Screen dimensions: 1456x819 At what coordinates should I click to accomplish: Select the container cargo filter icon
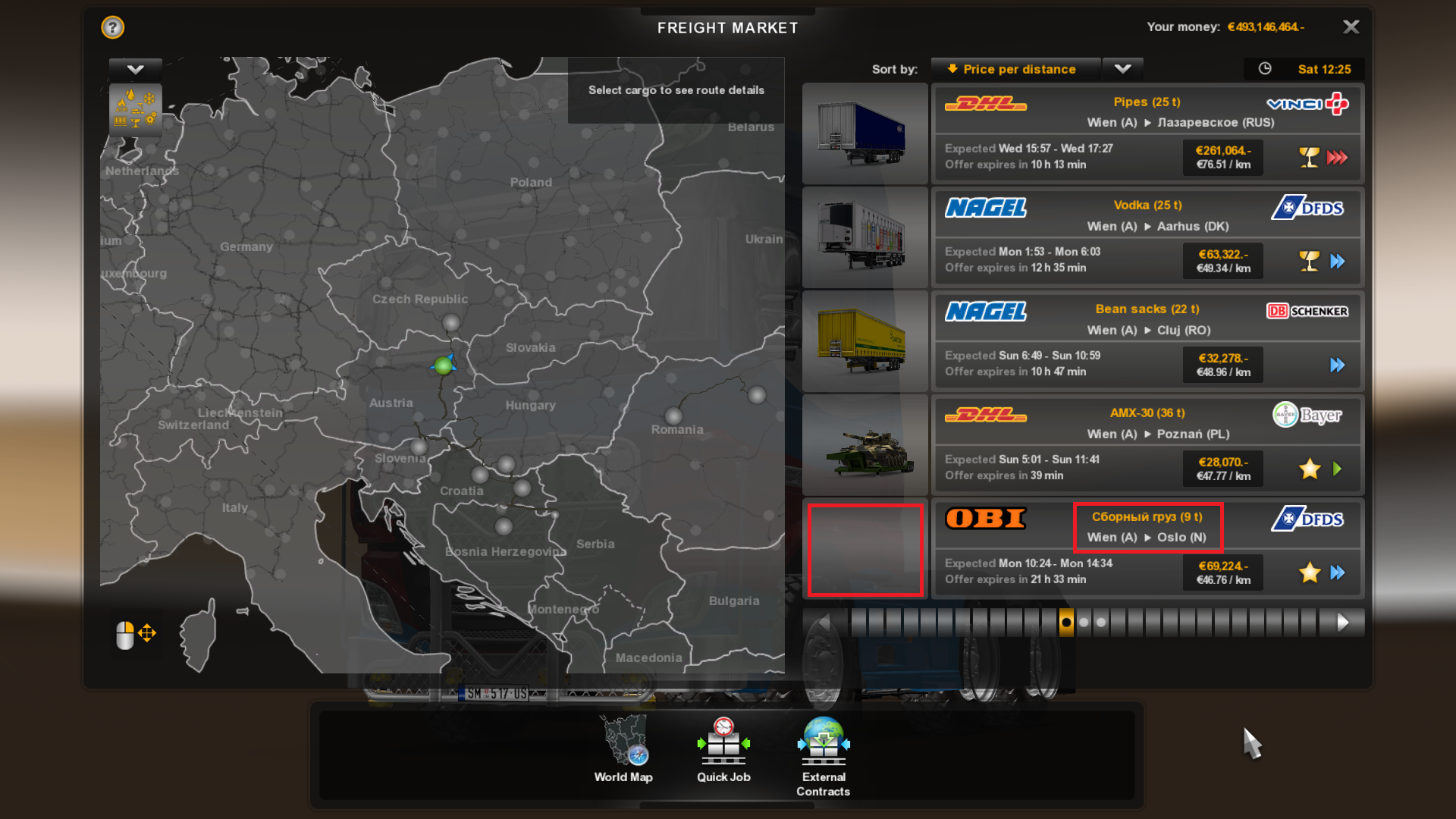[x=121, y=122]
